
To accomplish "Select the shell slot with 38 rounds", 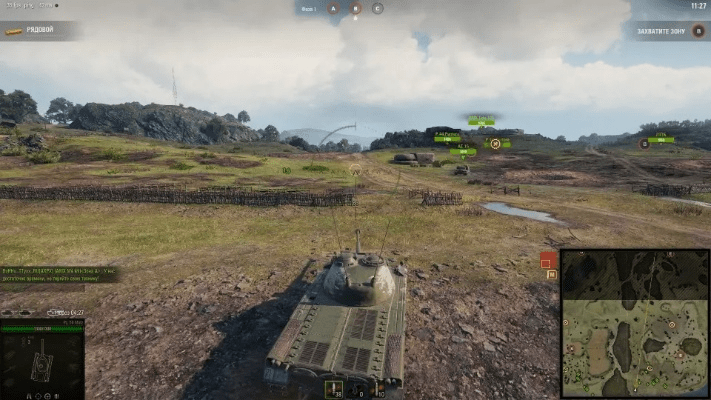I will (x=334, y=389).
